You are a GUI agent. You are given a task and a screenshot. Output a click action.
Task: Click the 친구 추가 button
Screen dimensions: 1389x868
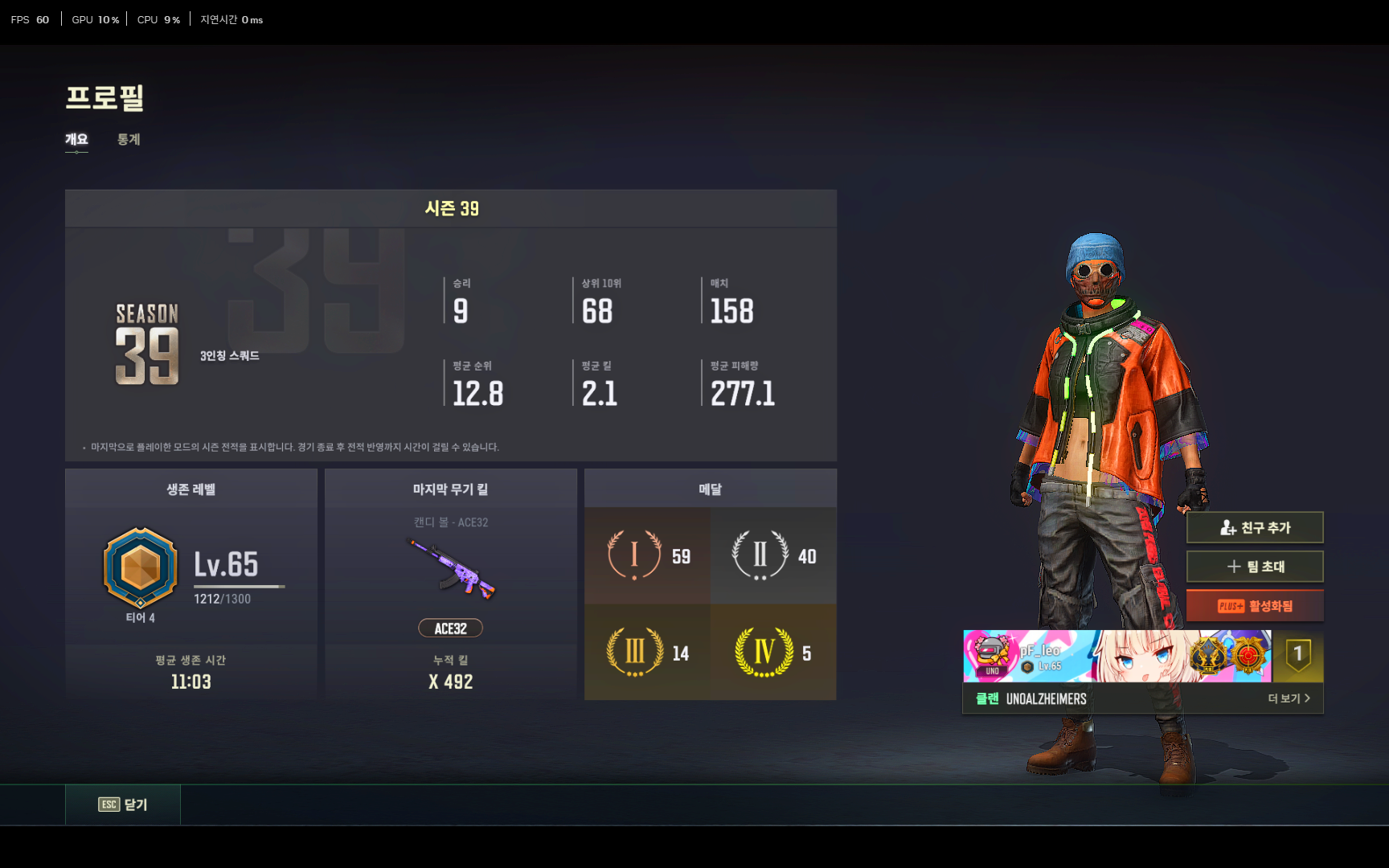point(1254,528)
